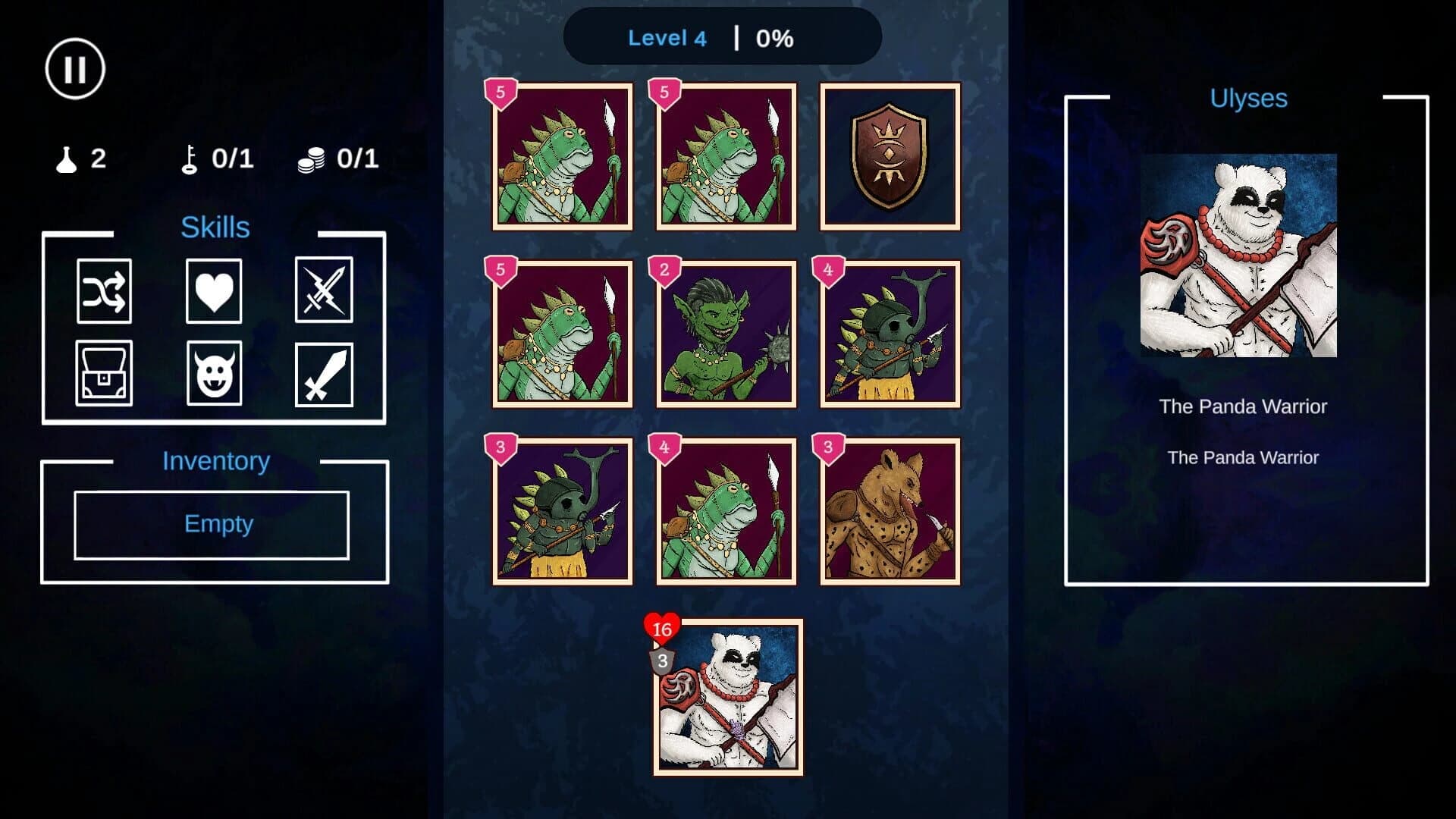Image resolution: width=1456 pixels, height=819 pixels.
Task: Click the coins counter icon
Action: pos(311,158)
